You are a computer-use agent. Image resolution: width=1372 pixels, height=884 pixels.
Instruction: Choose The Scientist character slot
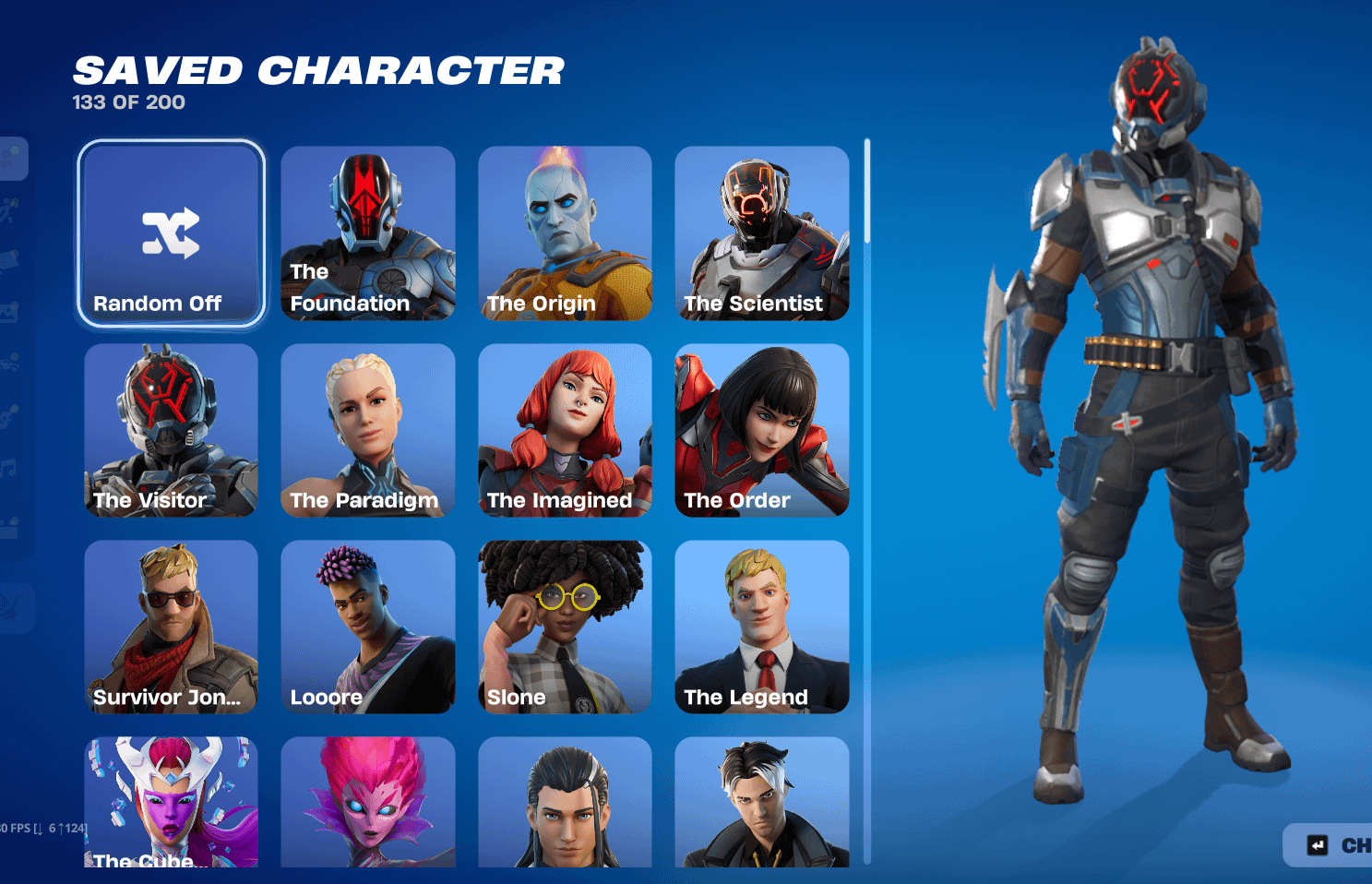tap(761, 233)
